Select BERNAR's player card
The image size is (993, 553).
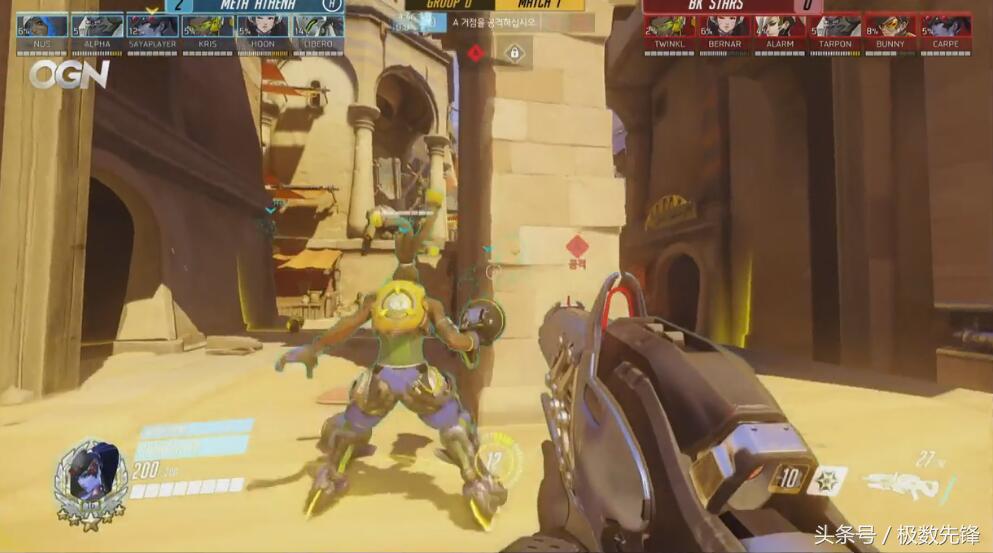725,29
